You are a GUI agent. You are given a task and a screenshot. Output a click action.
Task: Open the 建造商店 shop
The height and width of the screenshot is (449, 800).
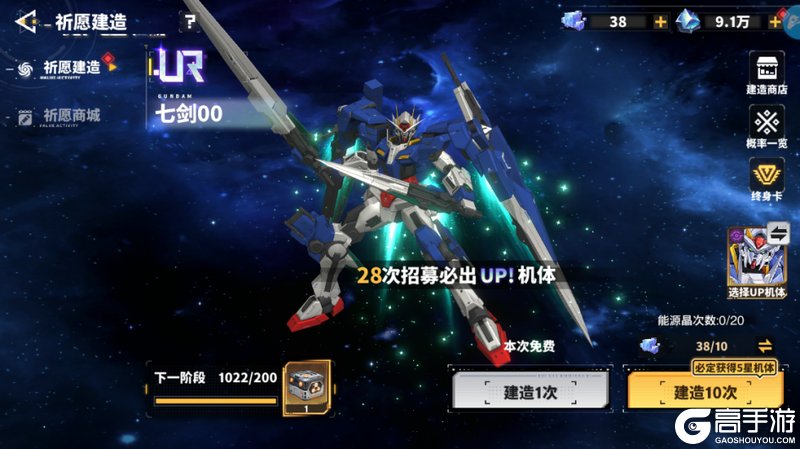click(768, 75)
